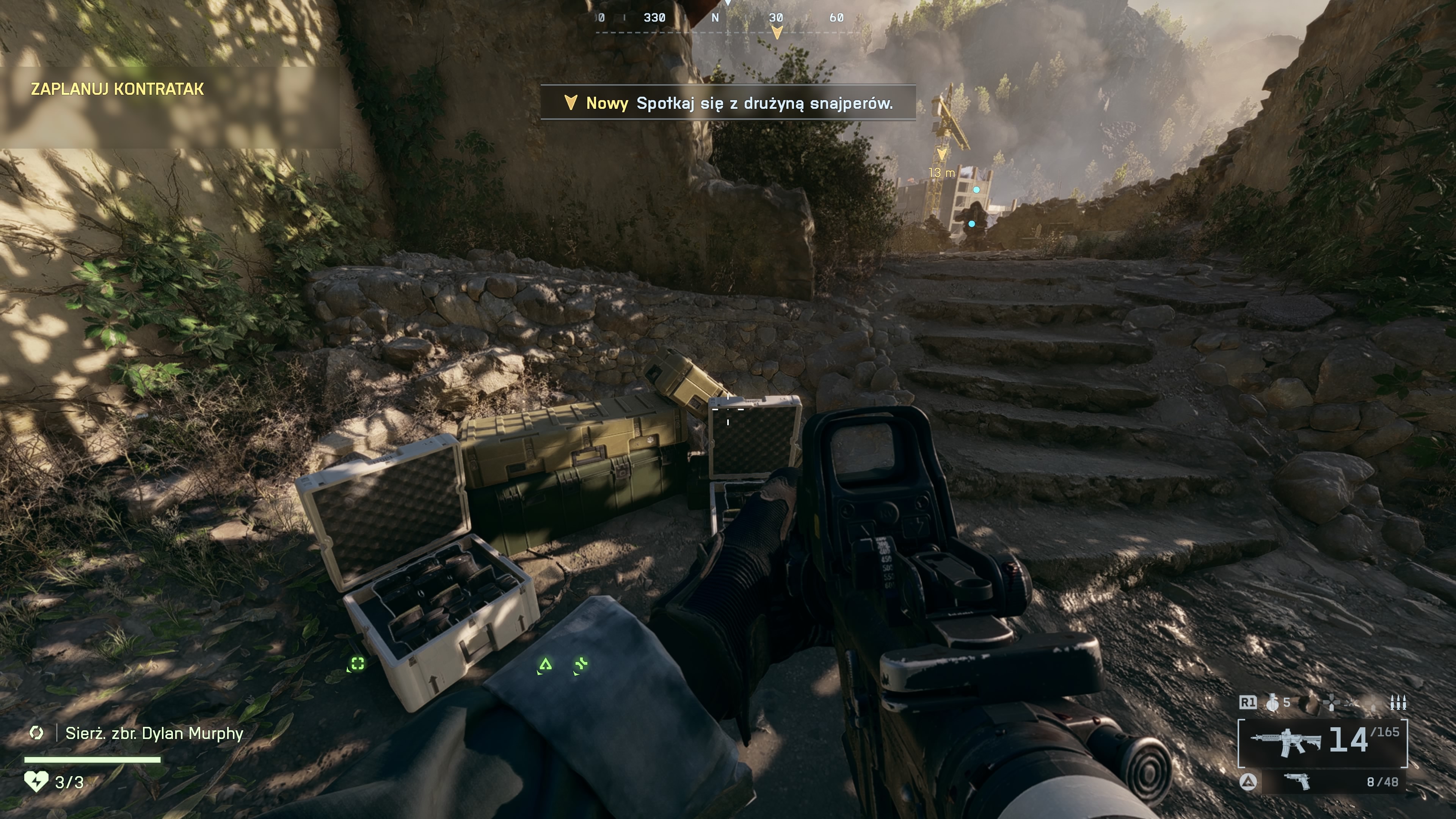Click the Dylan Murphy character name label
This screenshot has height=819, width=1456.
tap(154, 734)
